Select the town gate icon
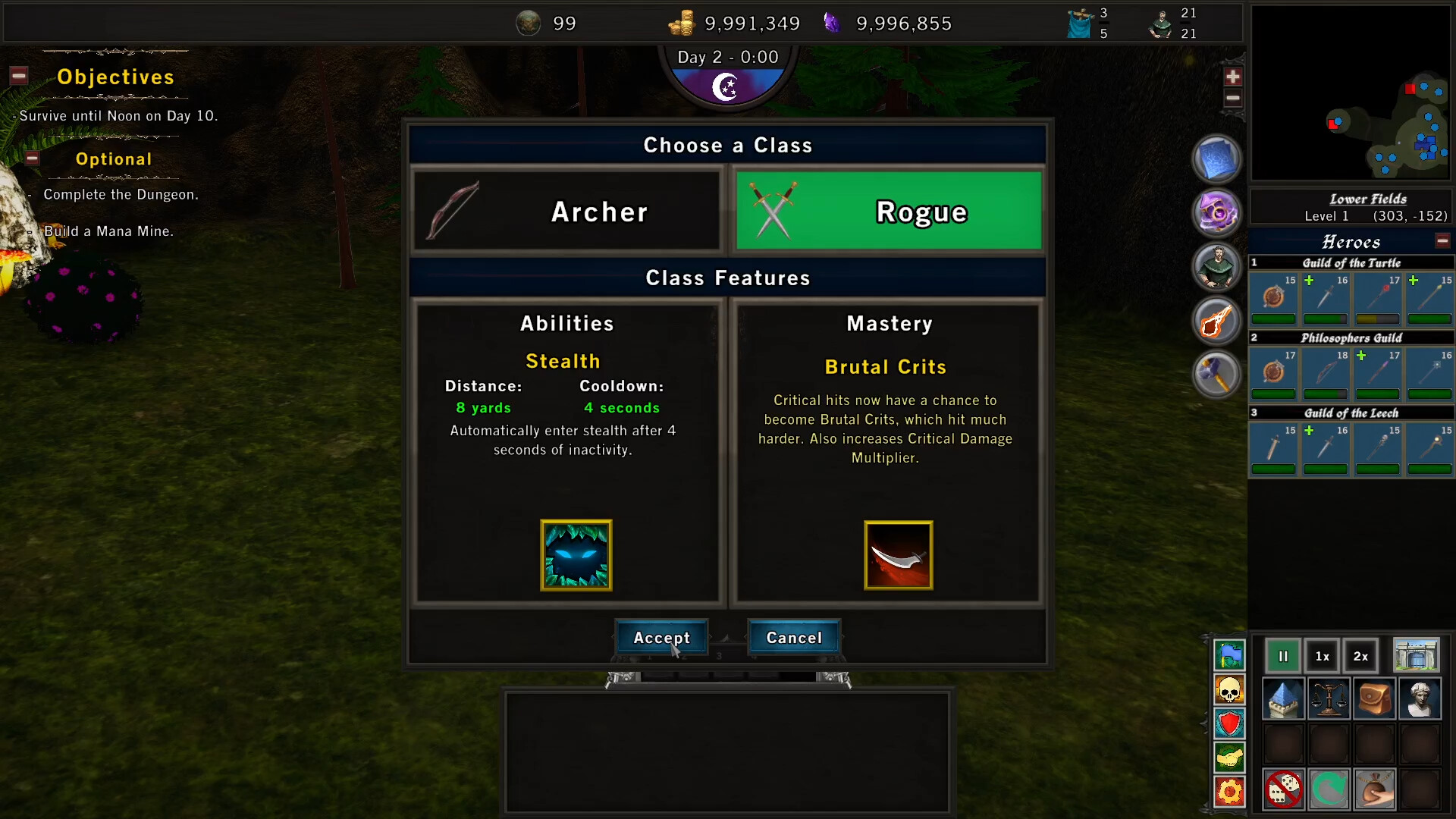The width and height of the screenshot is (1456, 819). click(x=1417, y=655)
